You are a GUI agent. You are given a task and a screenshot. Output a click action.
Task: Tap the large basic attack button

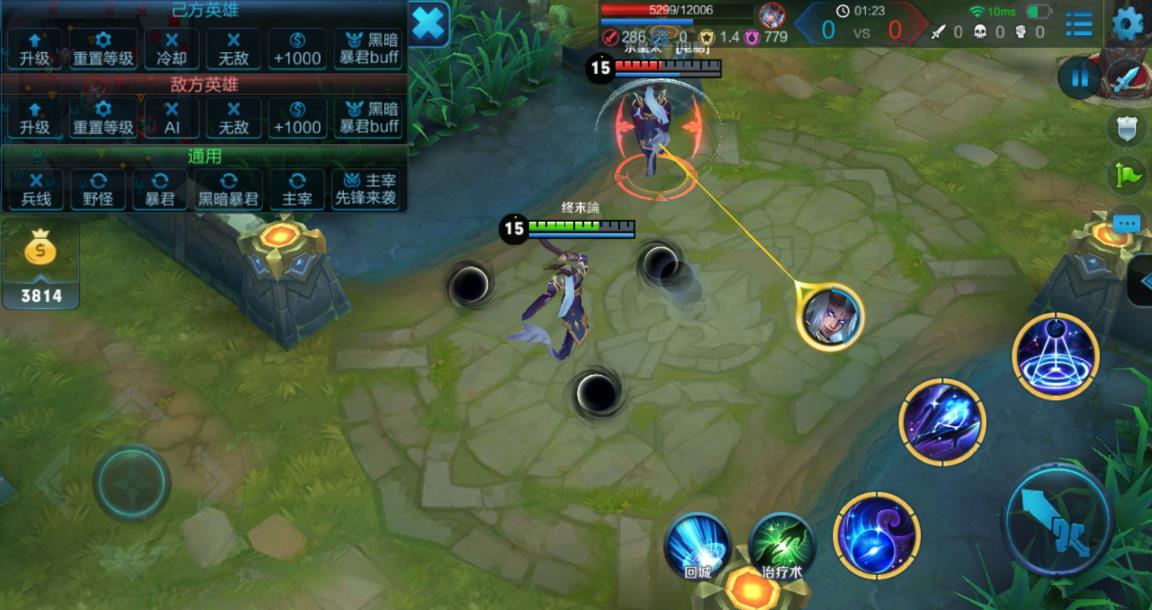tap(1057, 520)
